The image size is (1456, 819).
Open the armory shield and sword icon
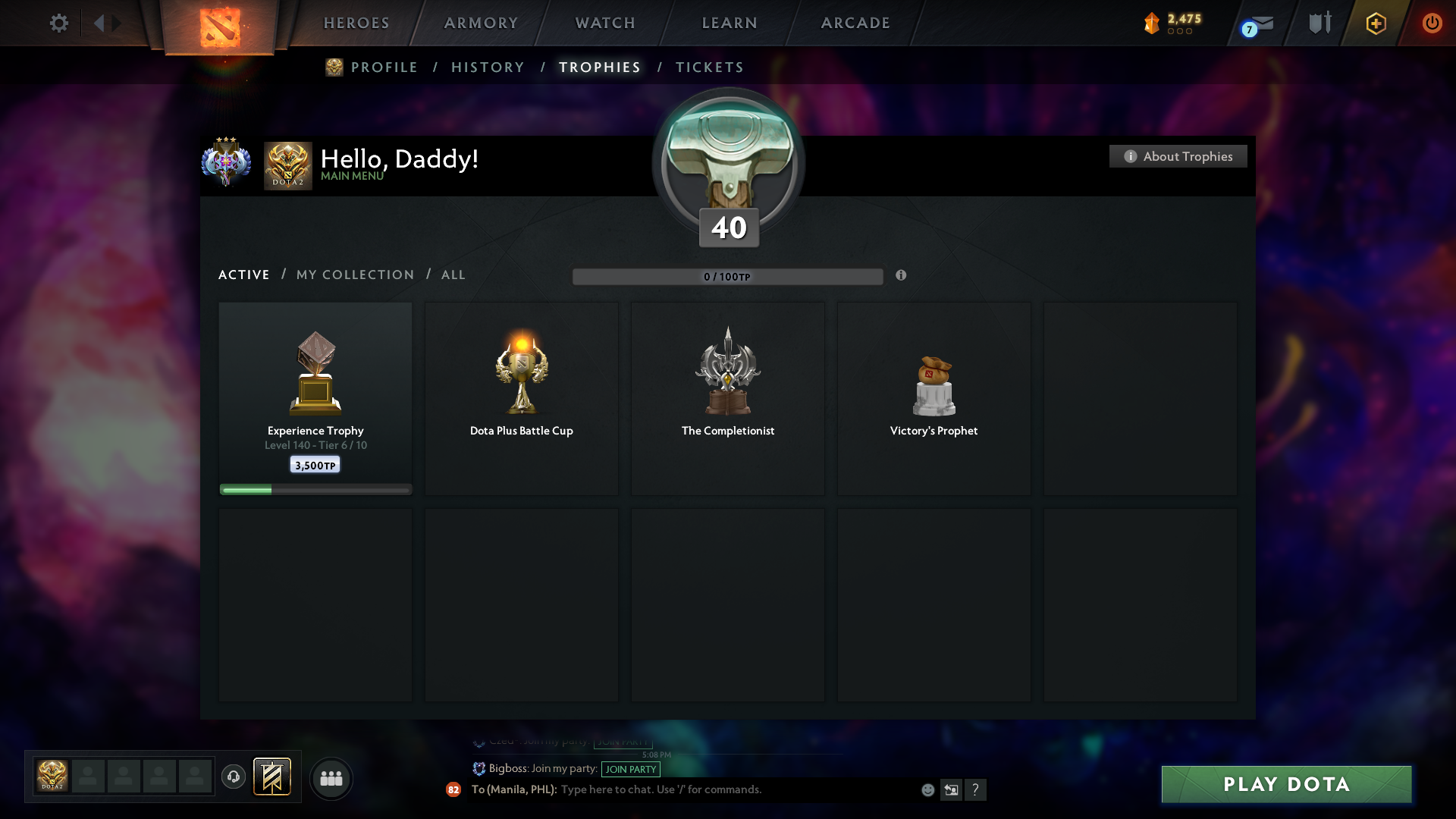tap(1319, 23)
